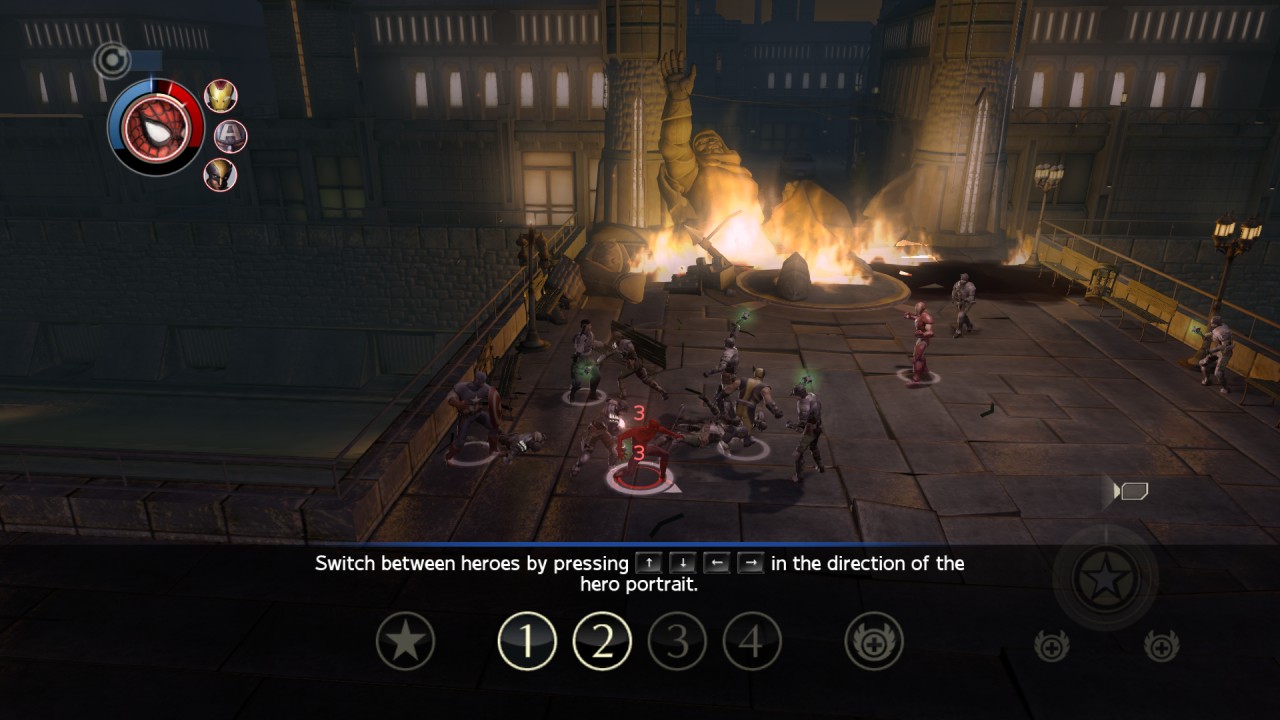1280x720 pixels.
Task: Select the dimmed power slot 4
Action: click(752, 641)
